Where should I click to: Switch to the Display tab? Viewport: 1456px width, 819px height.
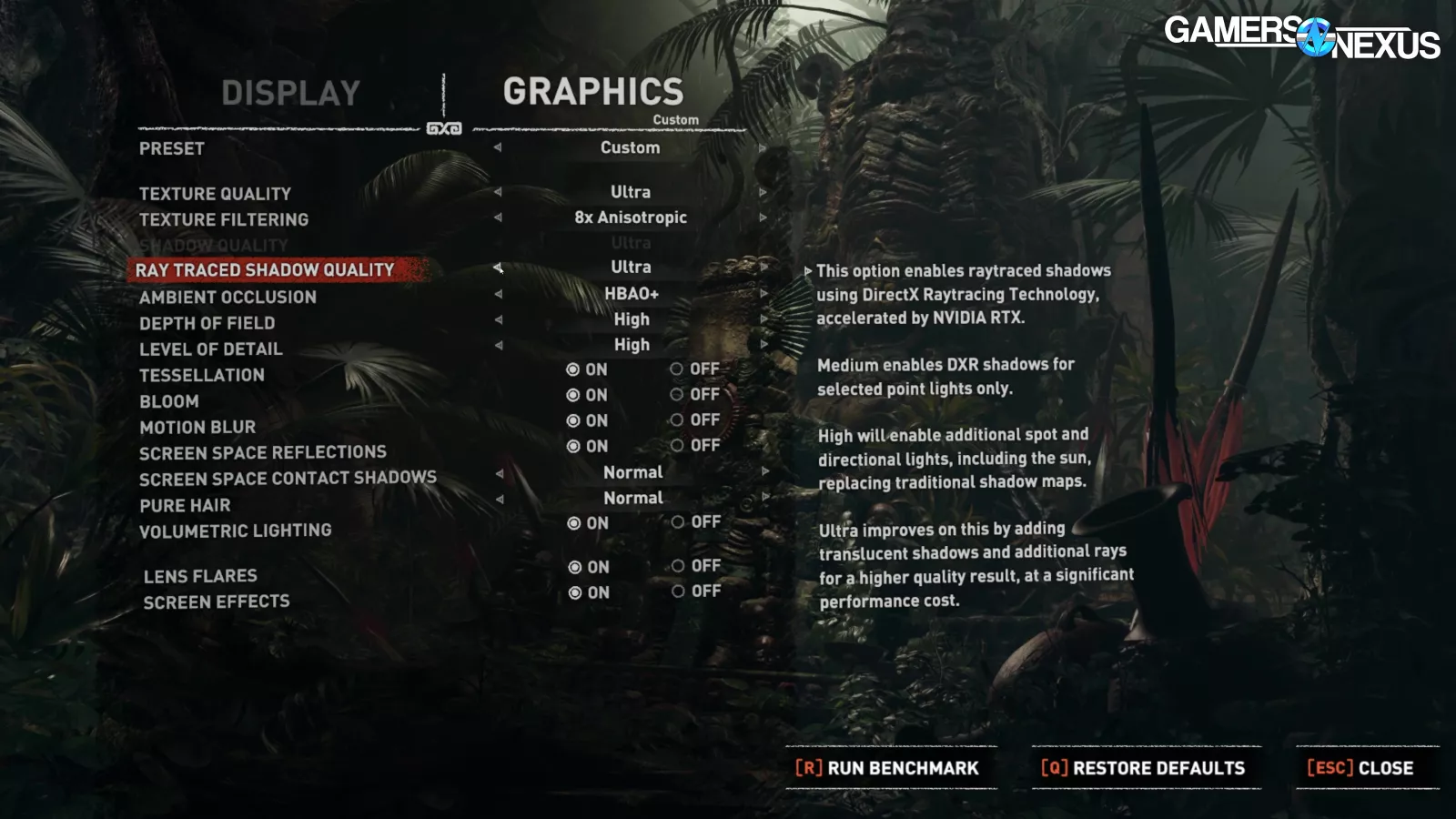(290, 93)
